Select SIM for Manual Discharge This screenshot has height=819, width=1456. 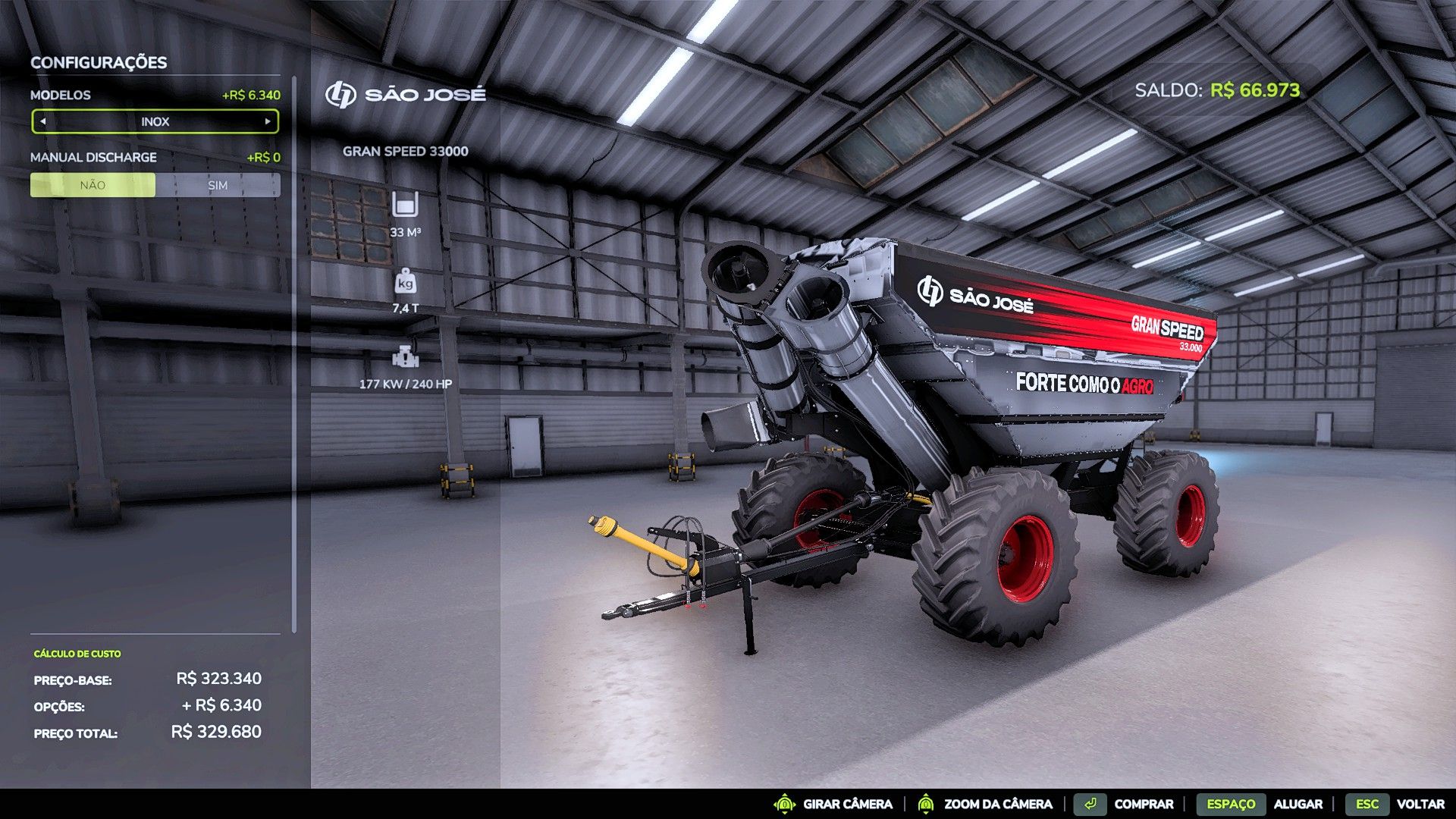tap(218, 184)
